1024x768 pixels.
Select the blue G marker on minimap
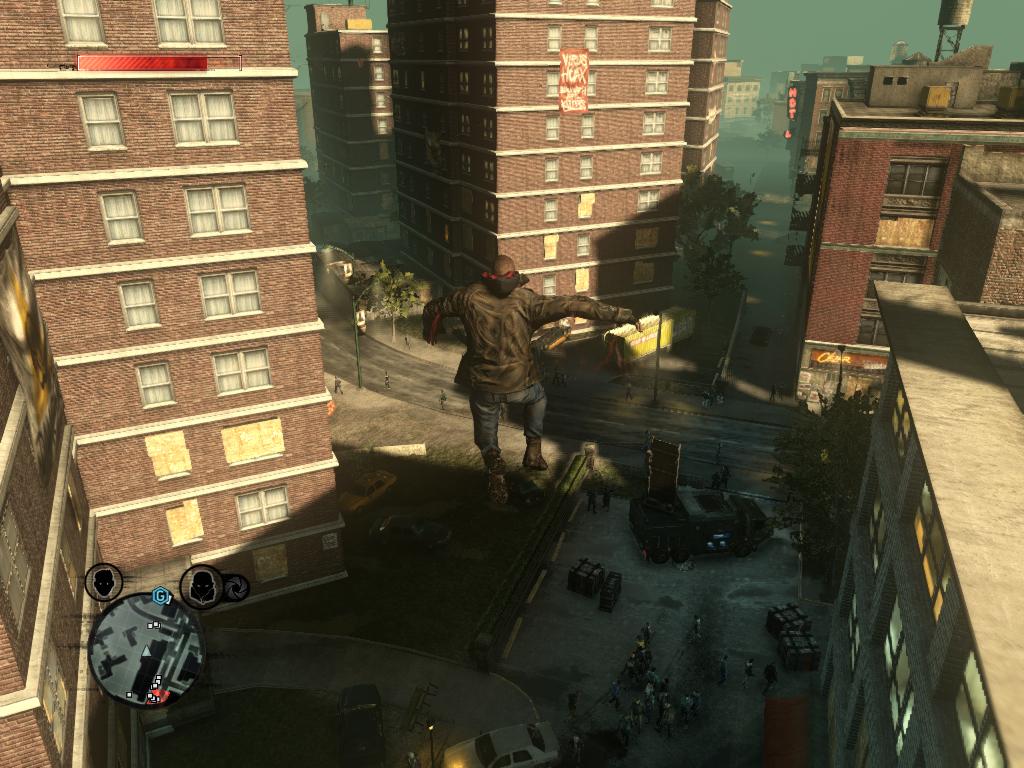coord(159,597)
